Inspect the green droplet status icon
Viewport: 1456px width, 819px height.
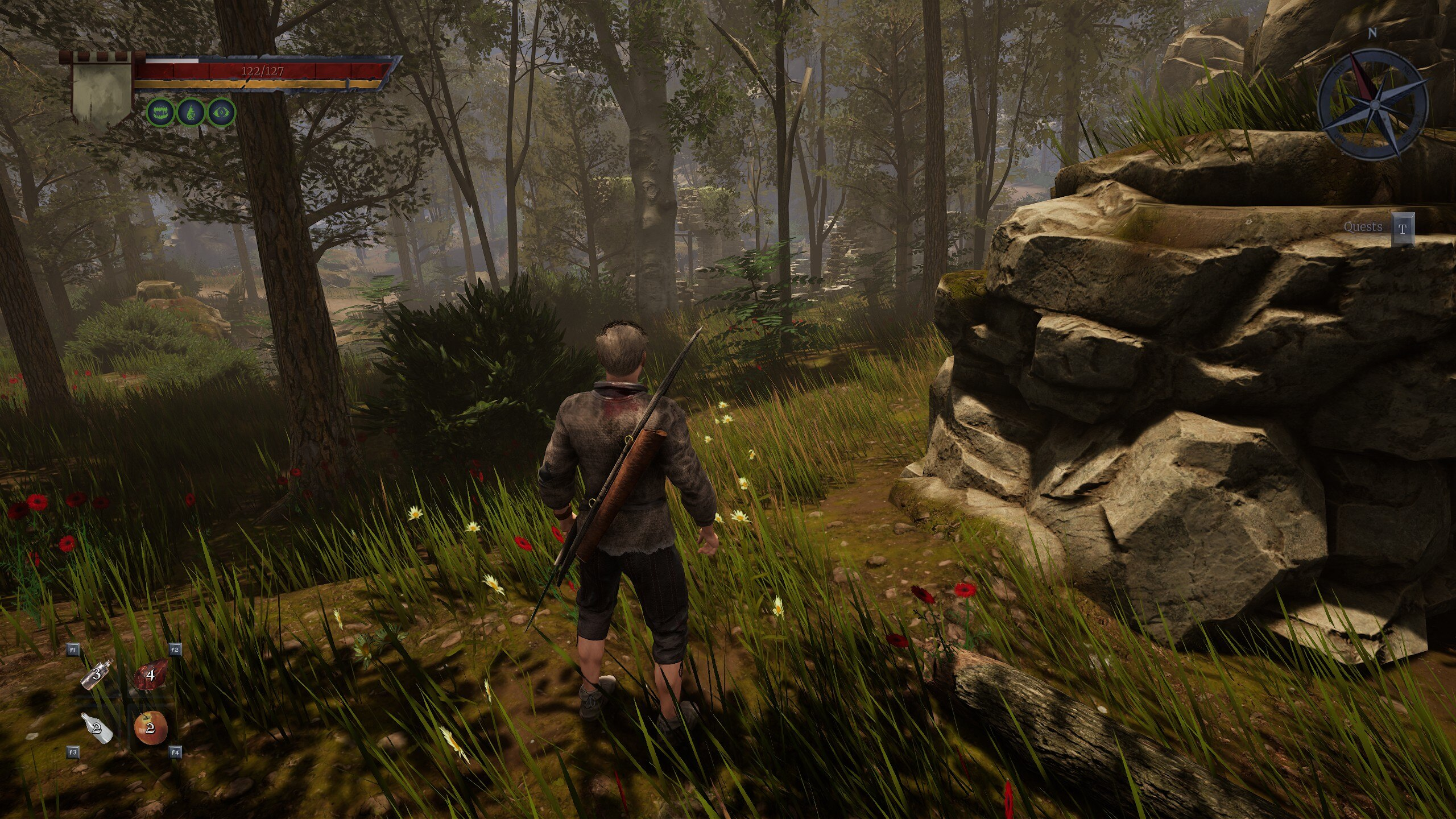(191, 113)
